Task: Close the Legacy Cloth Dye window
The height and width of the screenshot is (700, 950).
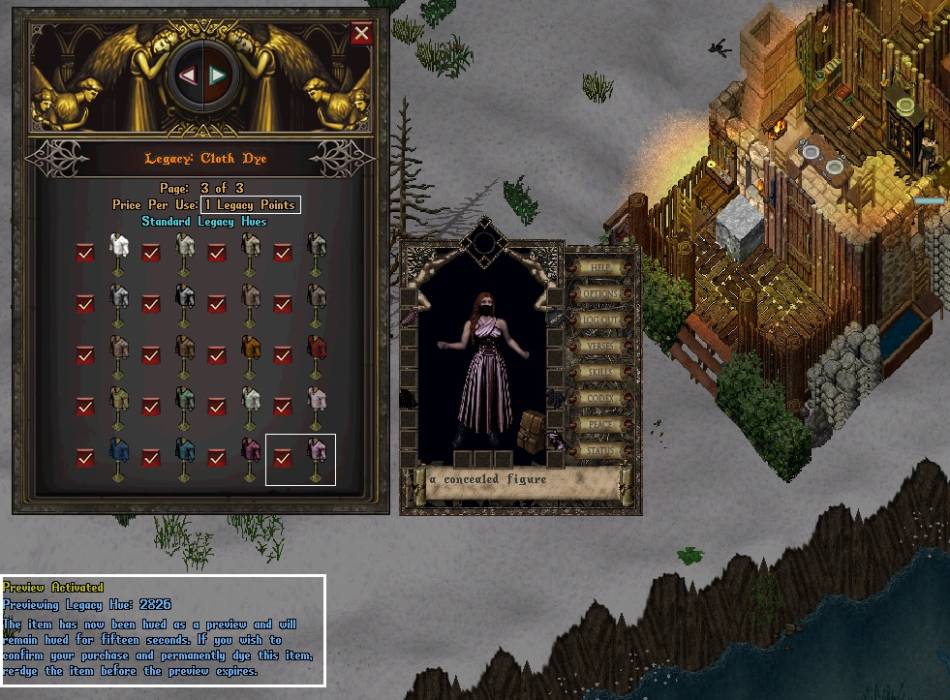Action: click(x=362, y=33)
